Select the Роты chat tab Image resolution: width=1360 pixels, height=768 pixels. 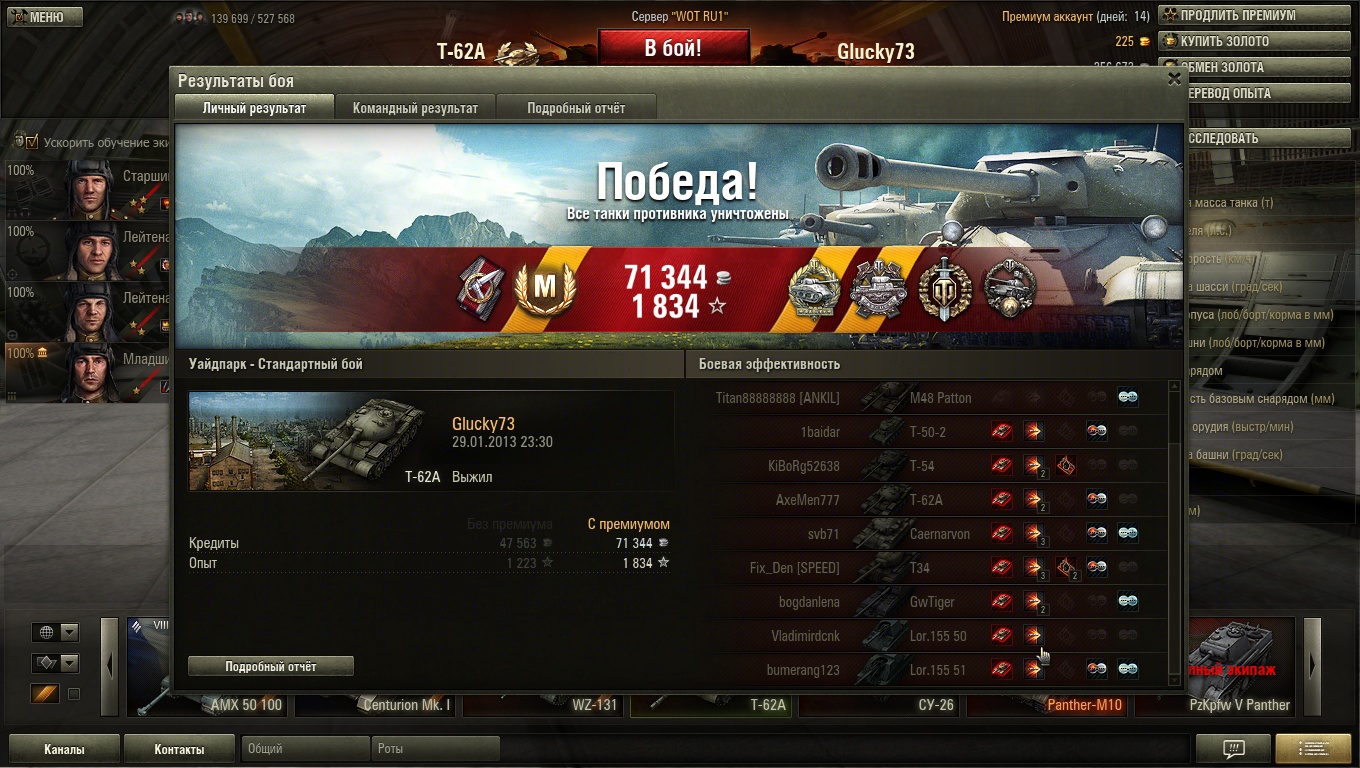[437, 748]
